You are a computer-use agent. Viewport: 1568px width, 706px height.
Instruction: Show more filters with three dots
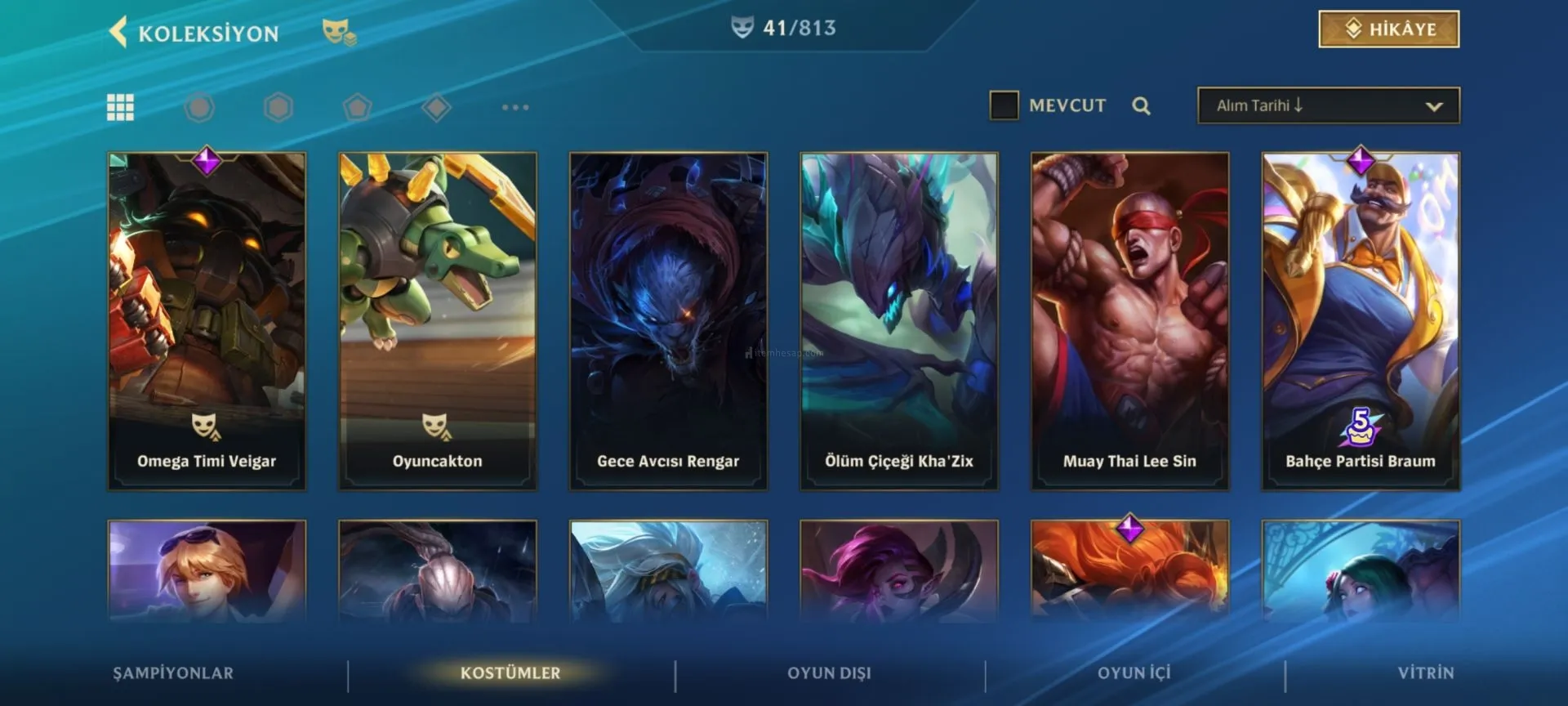(515, 107)
